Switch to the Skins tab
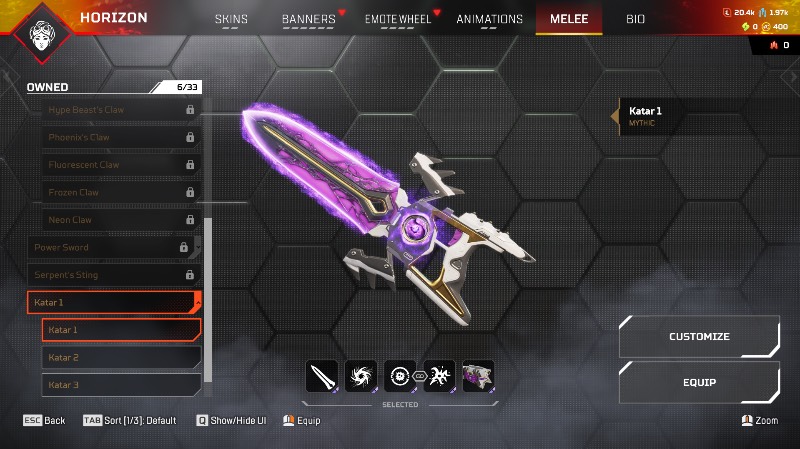Image resolution: width=800 pixels, height=449 pixels. pyautogui.click(x=231, y=19)
